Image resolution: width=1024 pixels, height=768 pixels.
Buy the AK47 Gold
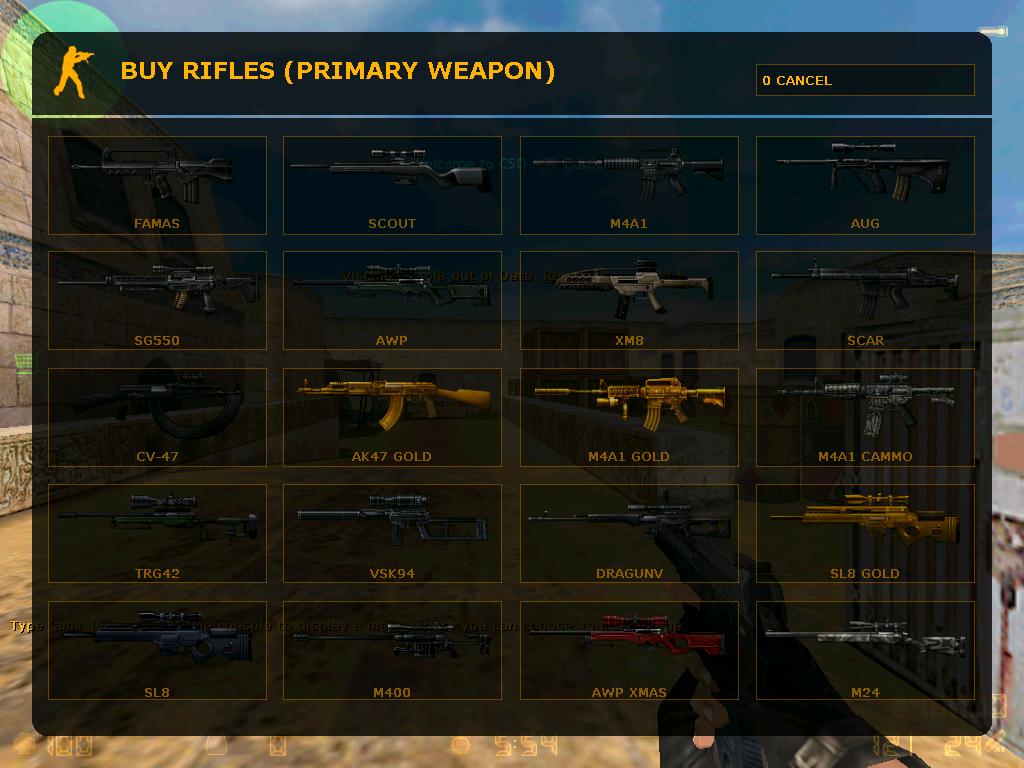(392, 417)
